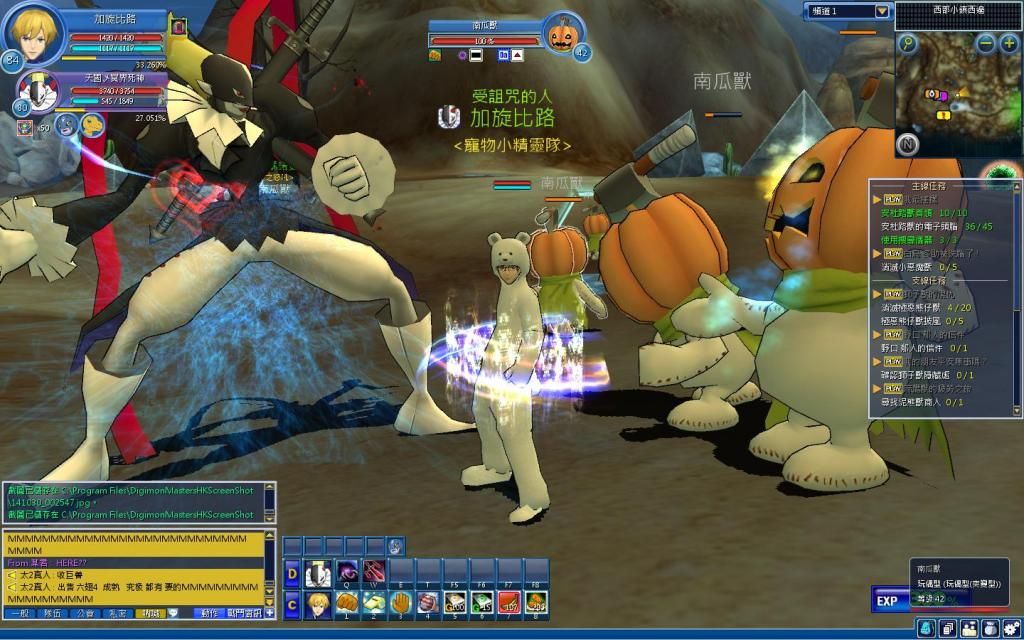The width and height of the screenshot is (1024, 640).
Task: Use the orange fist skill in slot 1
Action: [346, 603]
